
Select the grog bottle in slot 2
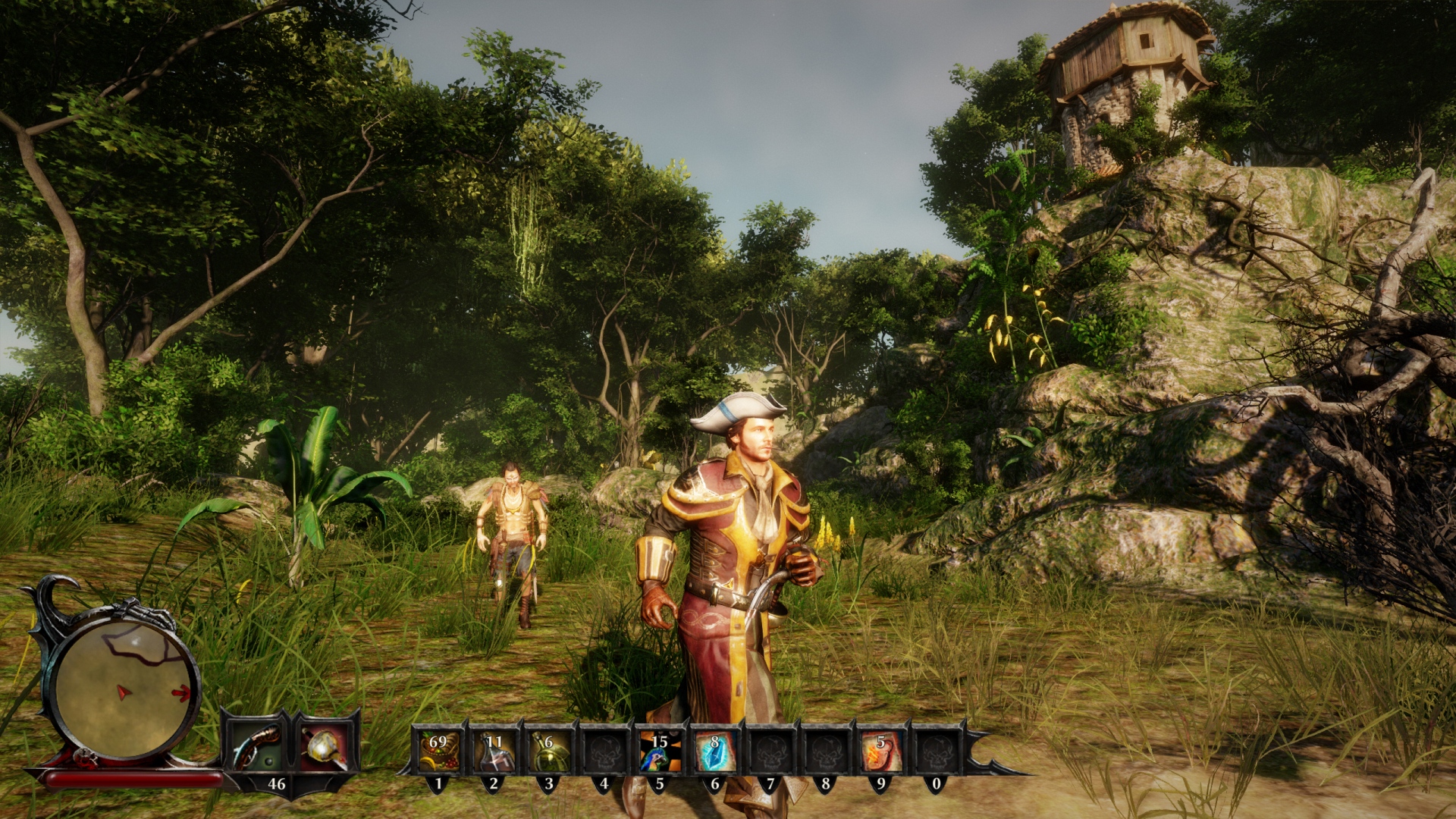[494, 750]
